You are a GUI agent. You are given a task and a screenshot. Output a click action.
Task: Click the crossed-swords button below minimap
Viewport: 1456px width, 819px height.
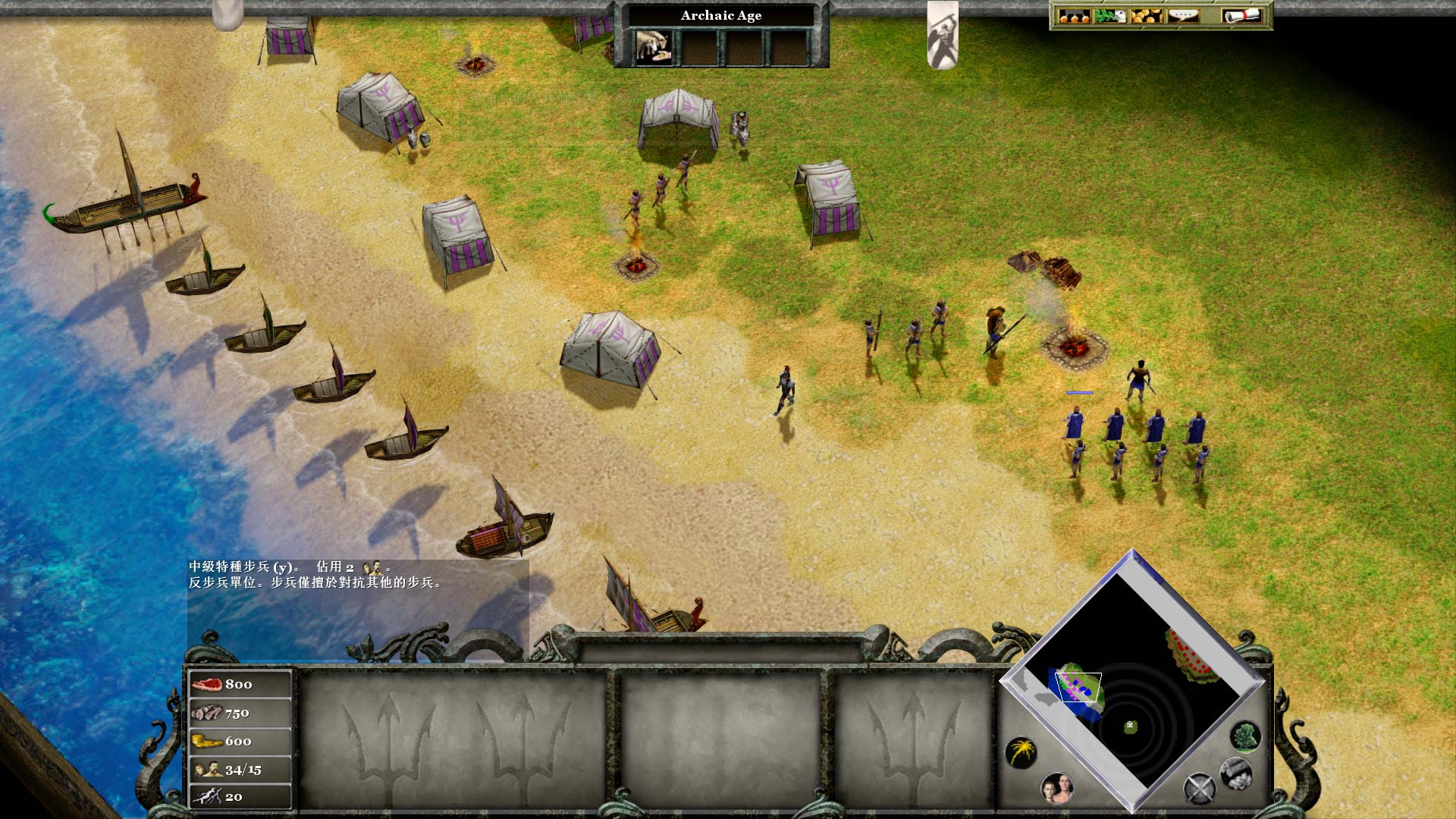1200,788
